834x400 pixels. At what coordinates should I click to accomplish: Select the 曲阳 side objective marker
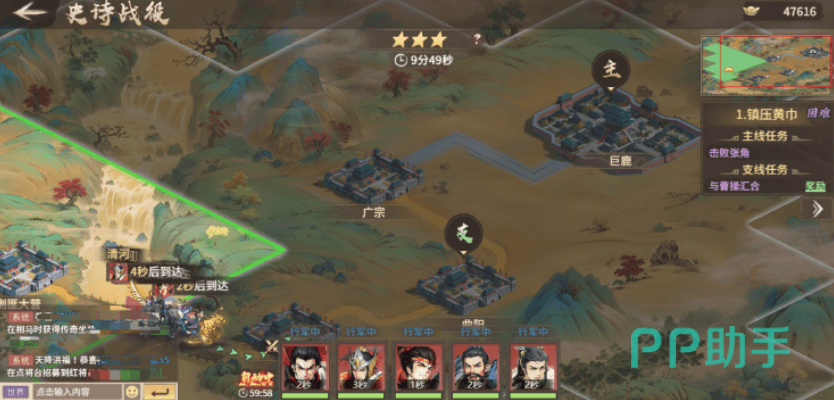pyautogui.click(x=463, y=234)
